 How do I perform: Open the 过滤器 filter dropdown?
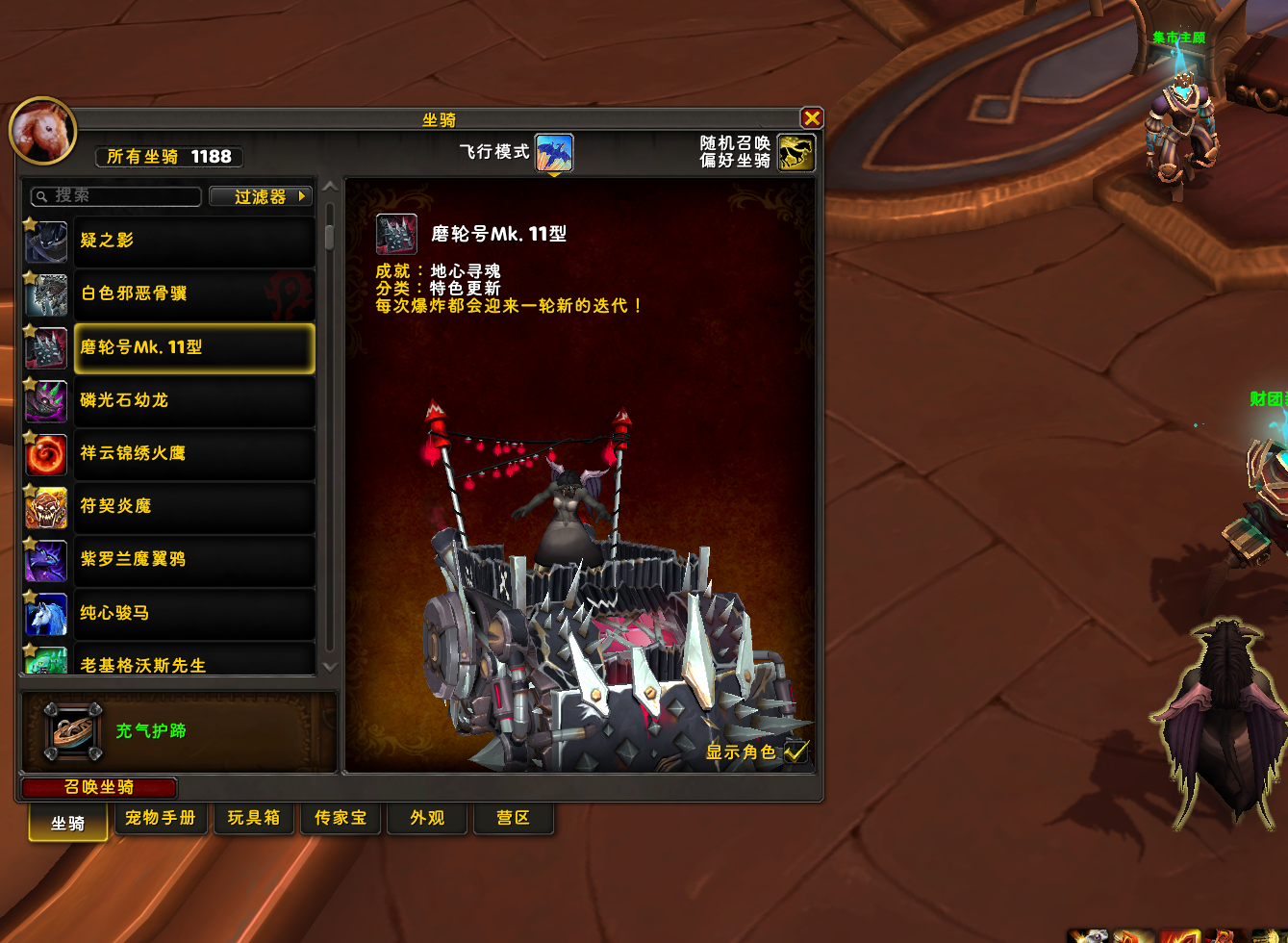point(262,196)
